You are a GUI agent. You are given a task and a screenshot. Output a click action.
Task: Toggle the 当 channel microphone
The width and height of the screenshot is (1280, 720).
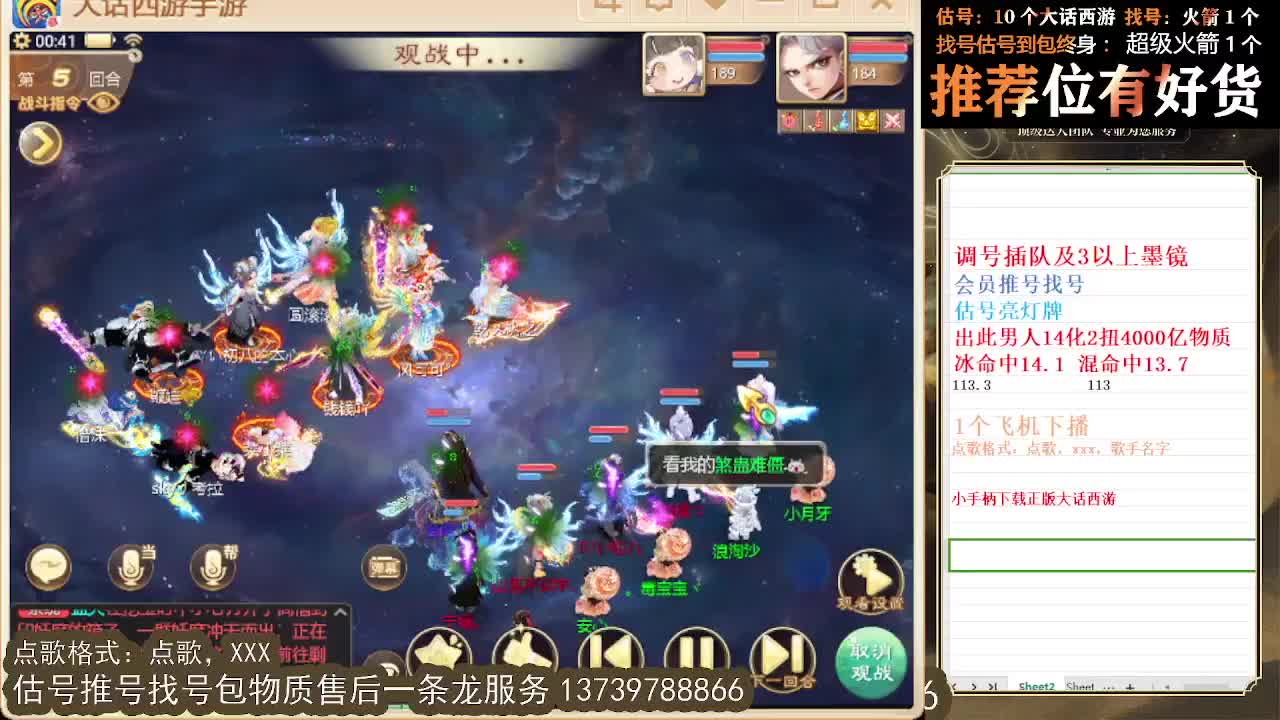coord(130,566)
